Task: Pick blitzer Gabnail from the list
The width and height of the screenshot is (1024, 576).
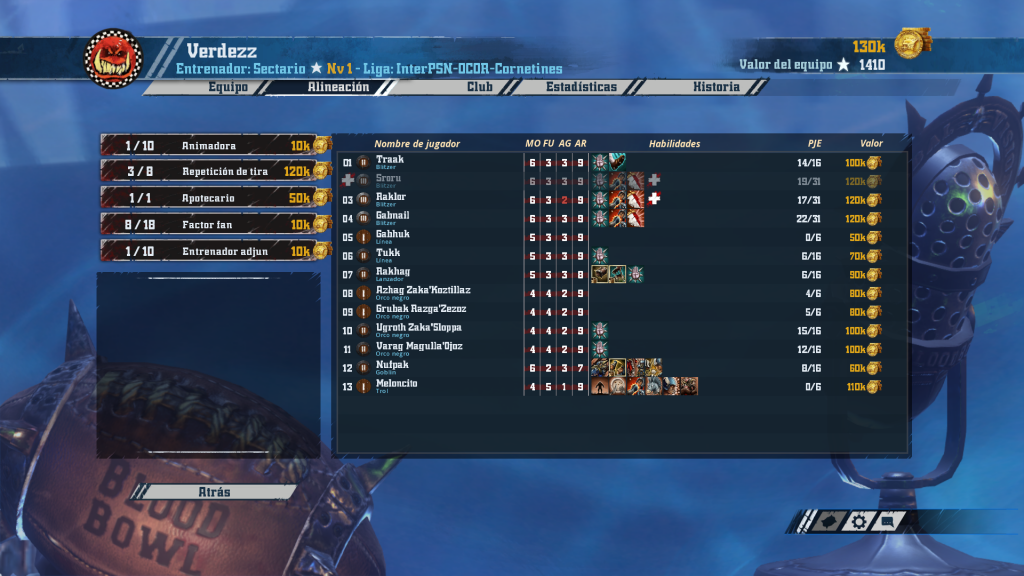Action: pyautogui.click(x=394, y=216)
